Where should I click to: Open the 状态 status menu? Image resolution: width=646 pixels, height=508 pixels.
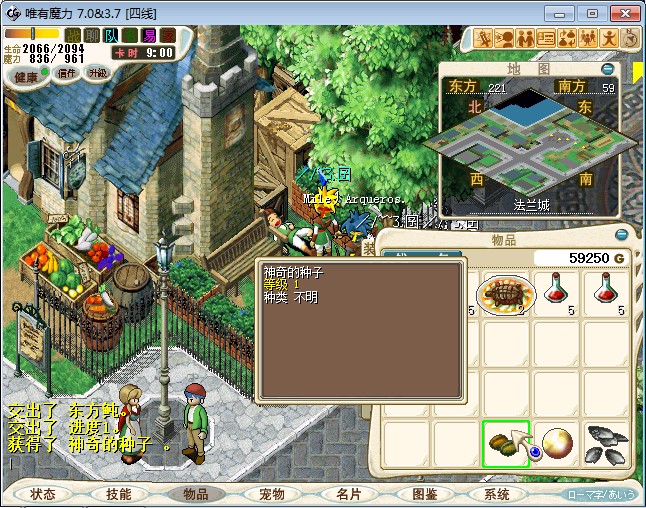coord(43,494)
